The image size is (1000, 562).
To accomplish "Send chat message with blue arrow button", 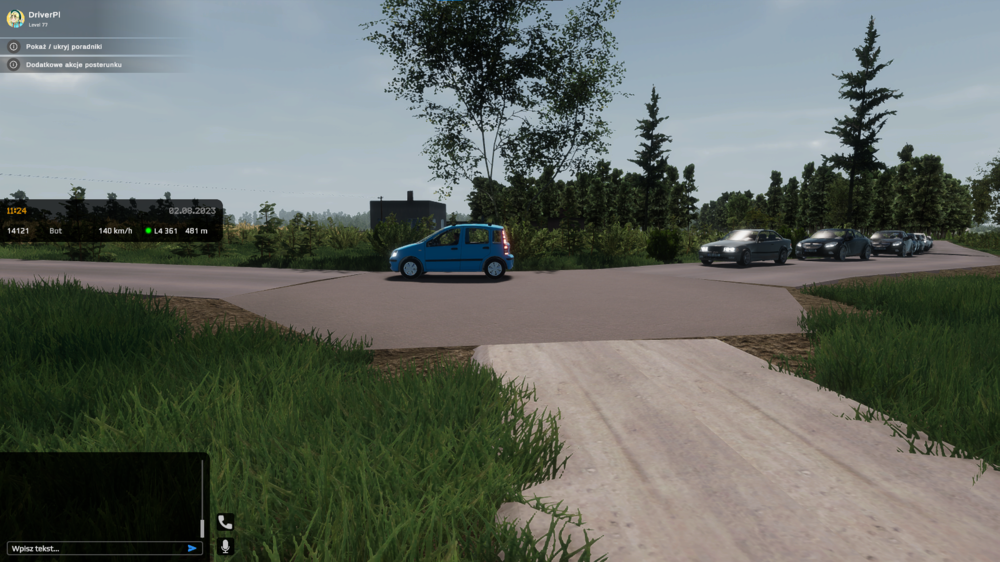I will coord(192,548).
